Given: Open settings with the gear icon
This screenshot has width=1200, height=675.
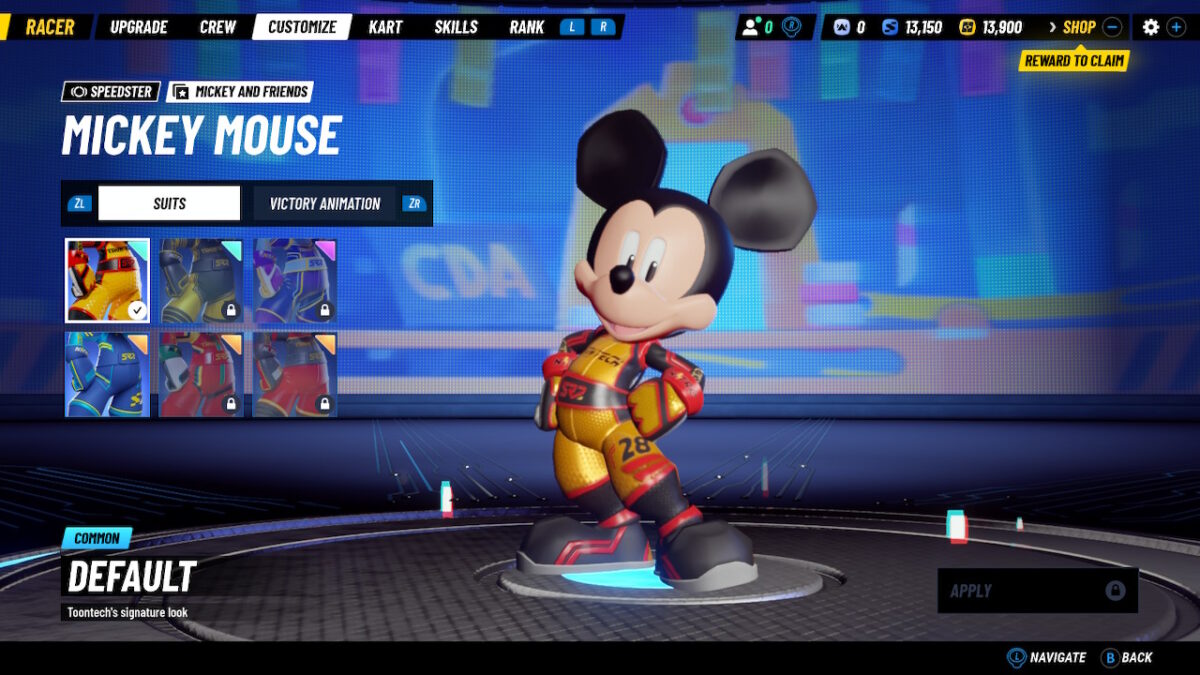Looking at the screenshot, I should [1151, 27].
